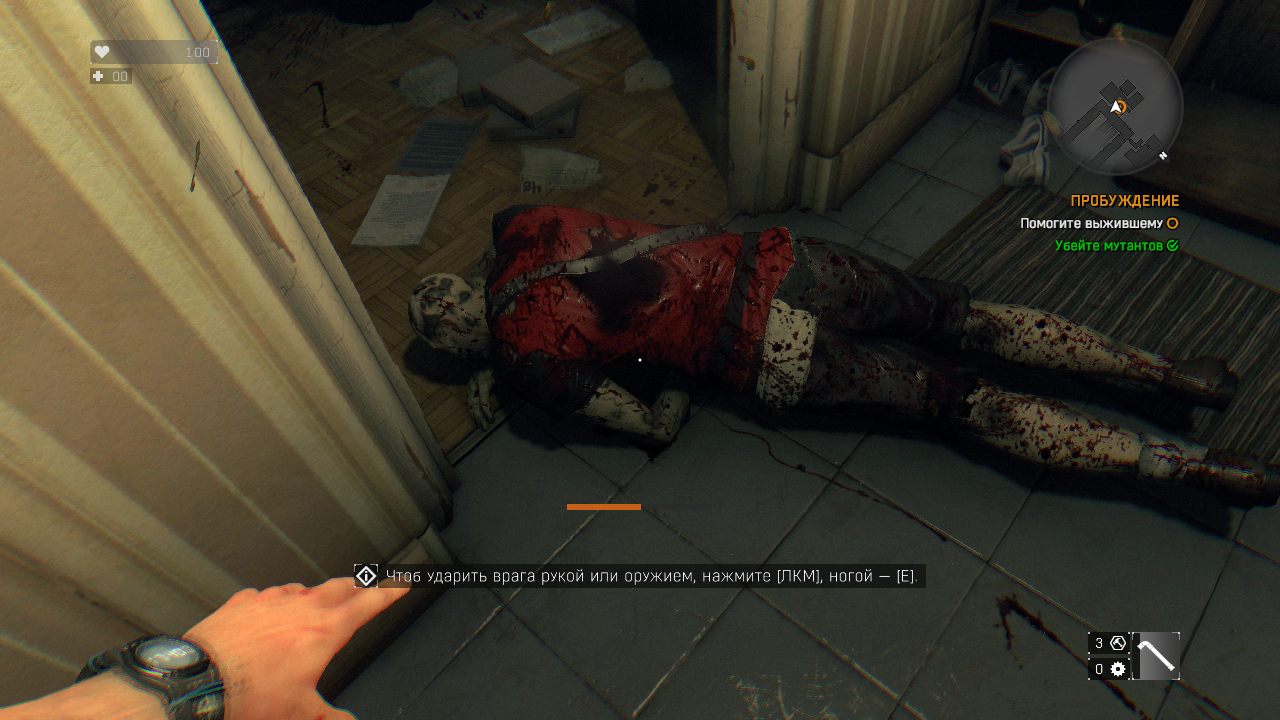1280x720 pixels.
Task: Click the circular minimap
Action: click(1116, 106)
